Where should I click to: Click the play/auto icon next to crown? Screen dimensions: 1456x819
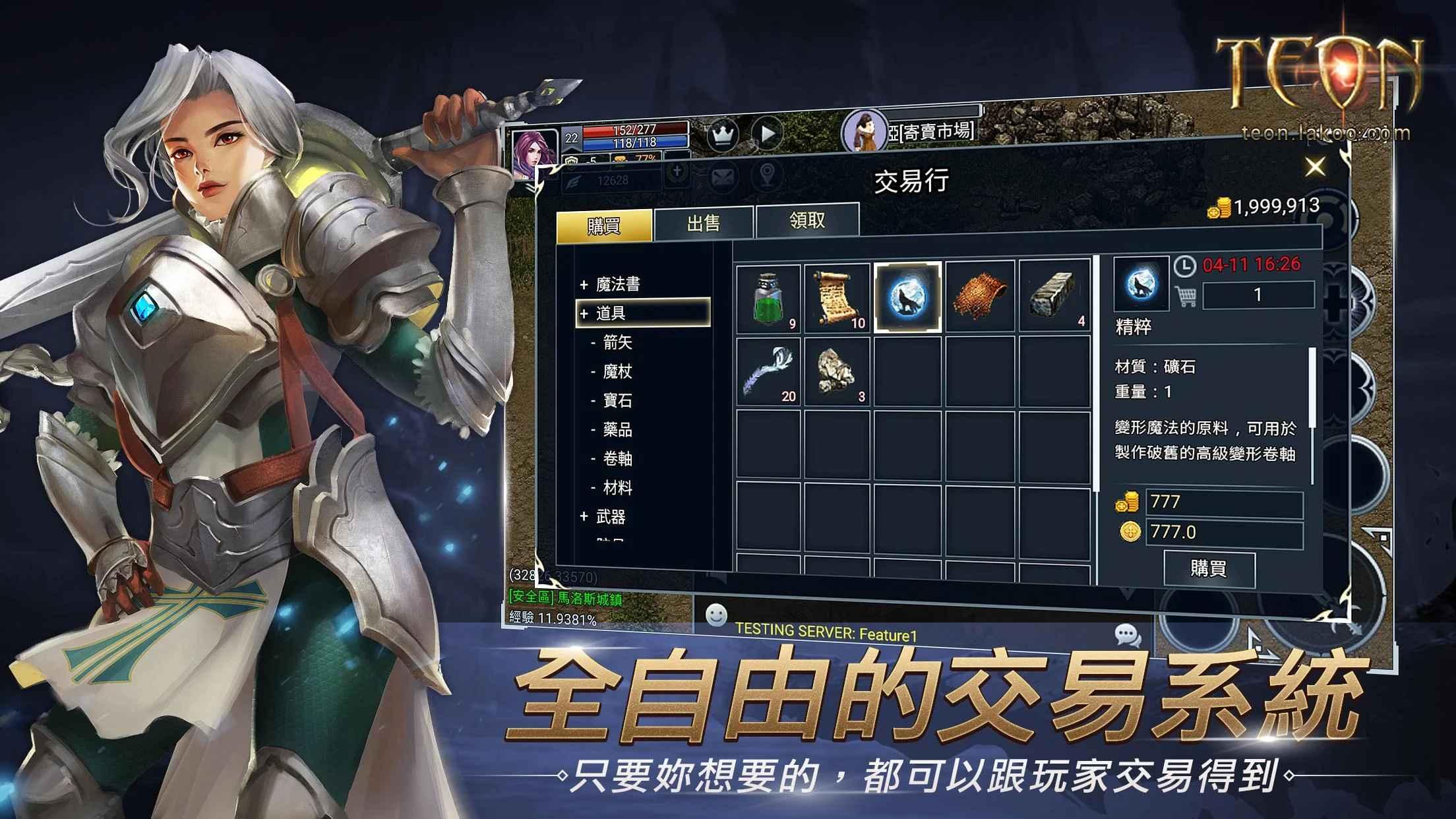pyautogui.click(x=767, y=133)
